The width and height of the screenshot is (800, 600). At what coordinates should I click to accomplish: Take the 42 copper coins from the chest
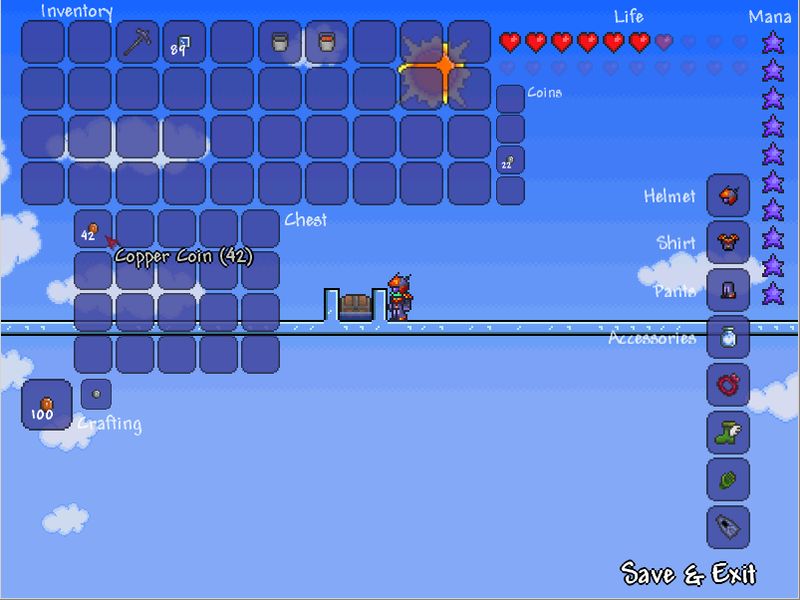[x=92, y=231]
